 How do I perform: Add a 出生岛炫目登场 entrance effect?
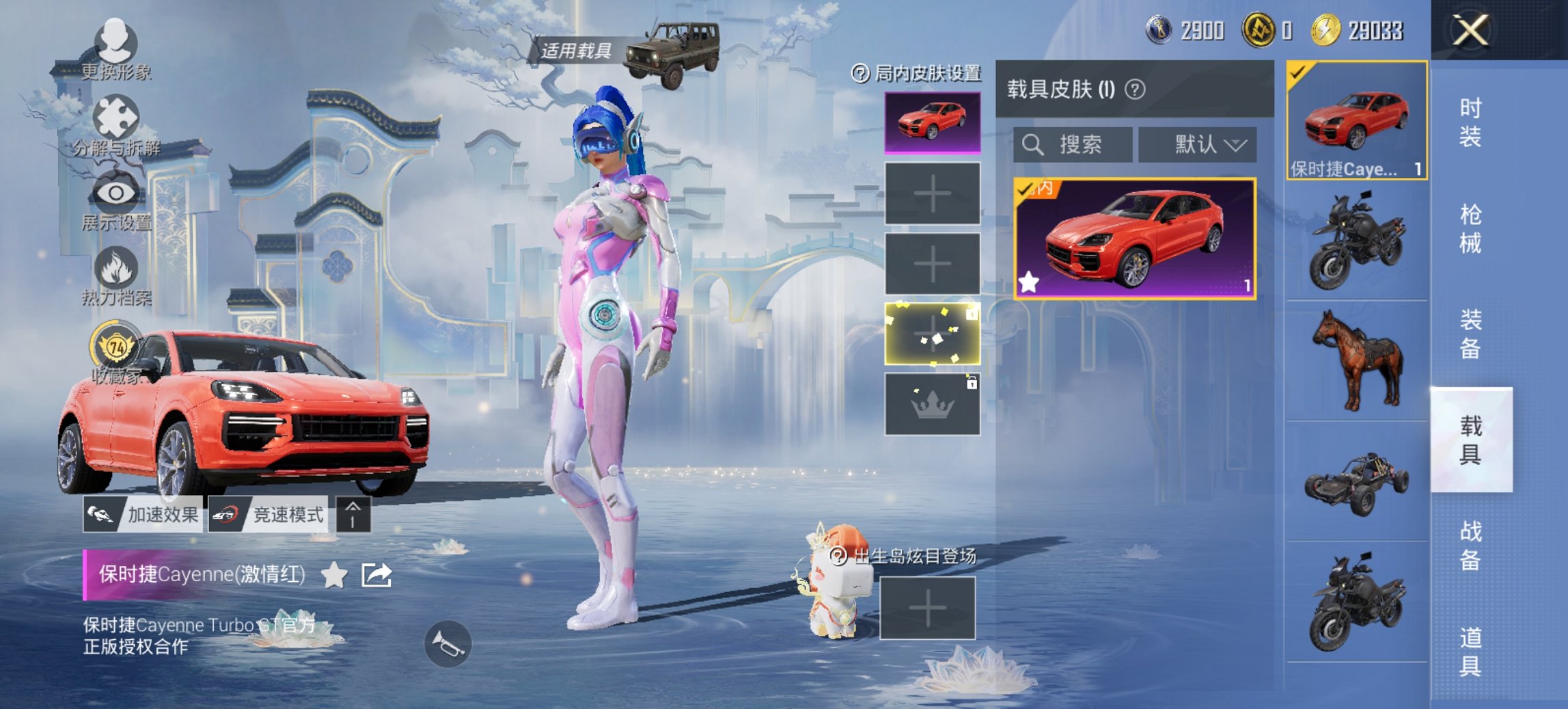tap(927, 608)
